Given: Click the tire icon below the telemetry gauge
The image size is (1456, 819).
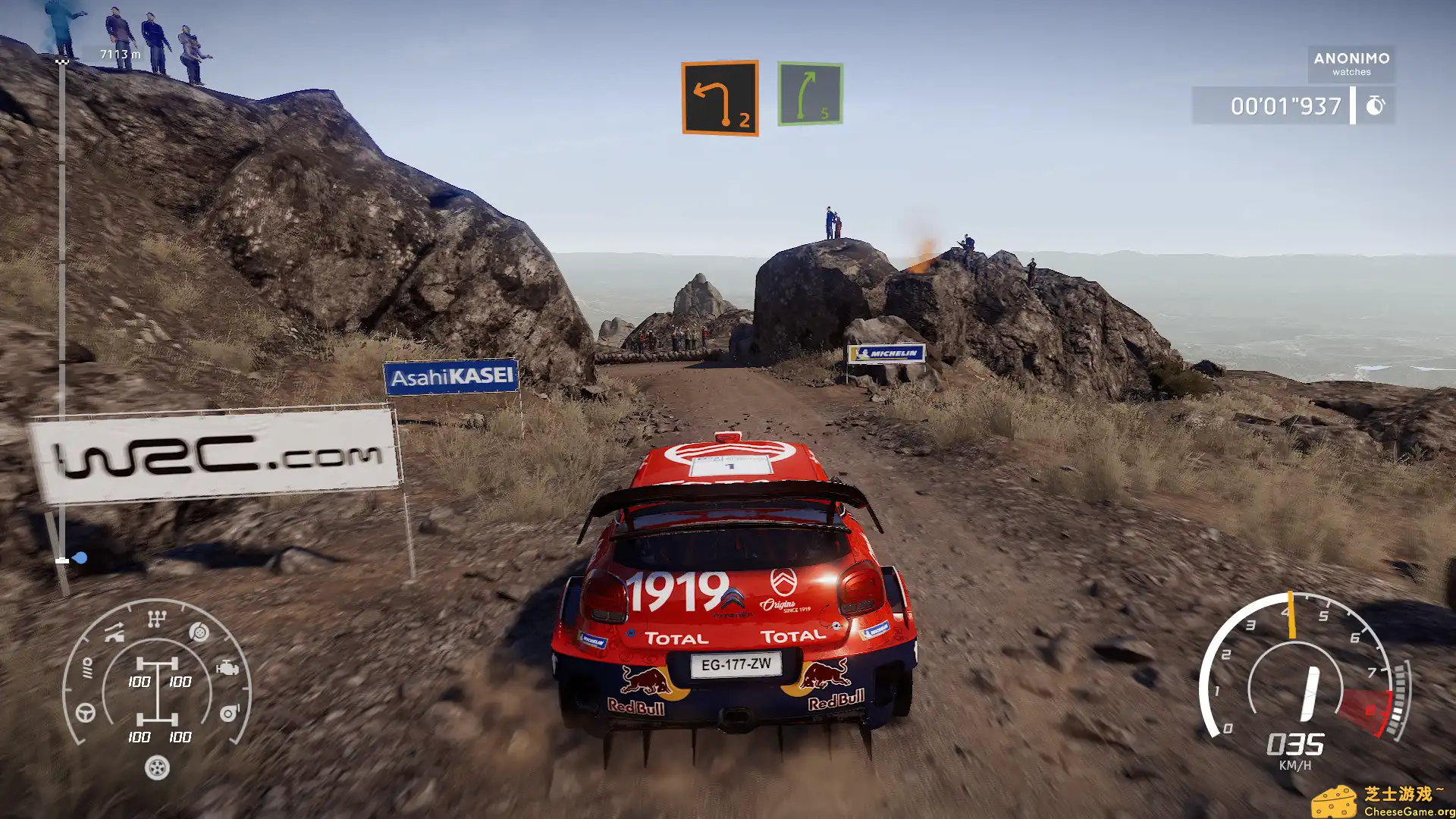Looking at the screenshot, I should tap(157, 767).
